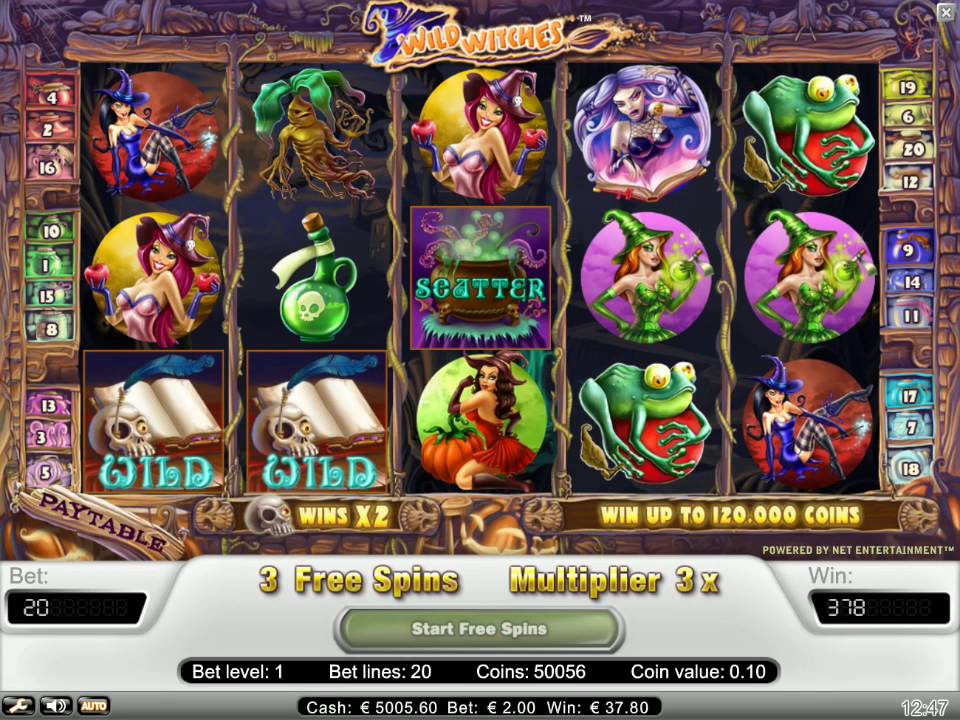This screenshot has height=720, width=960.
Task: Select bet line 13 marker
Action: [x=49, y=405]
